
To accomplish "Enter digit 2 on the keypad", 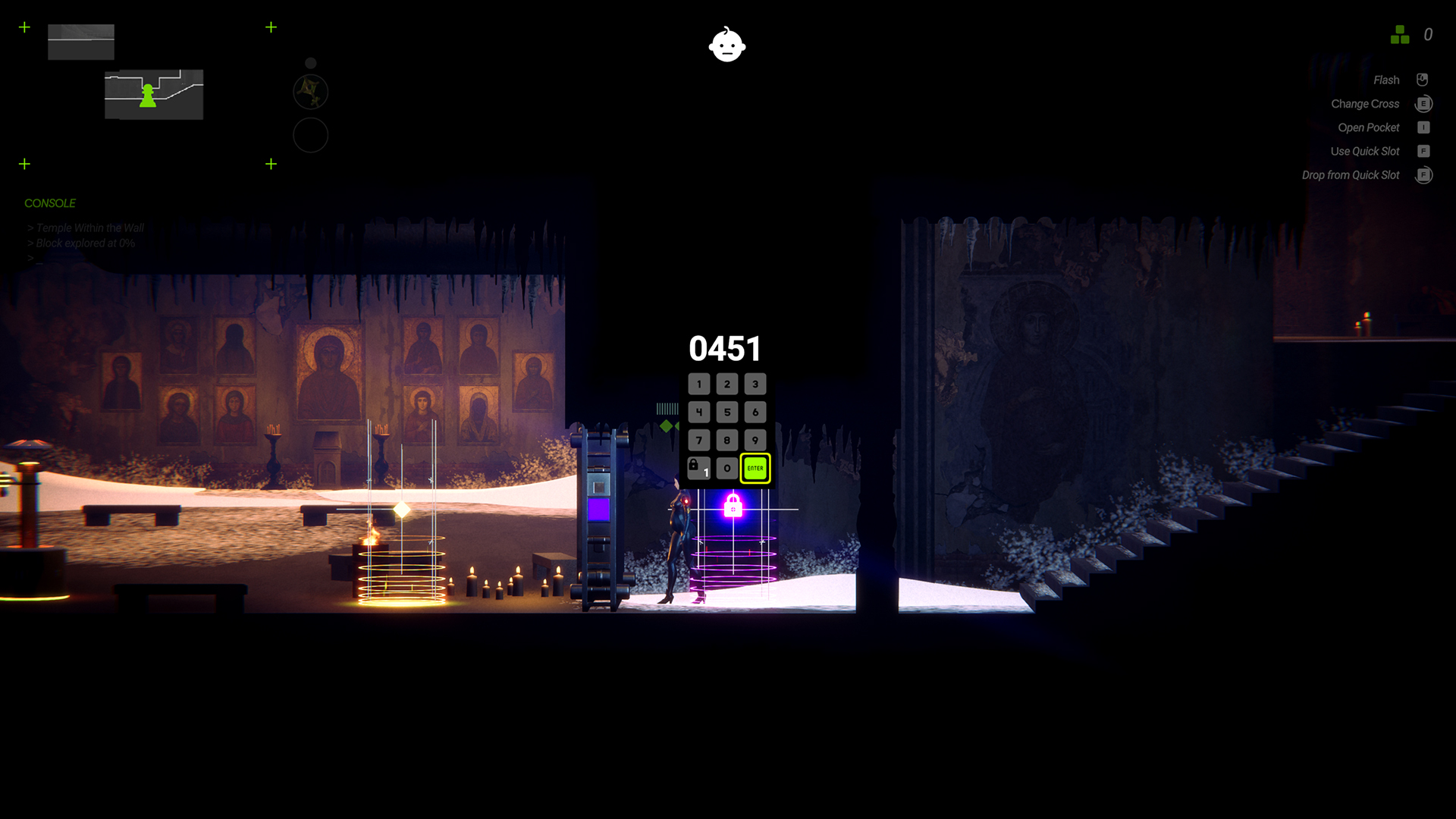I will tap(727, 384).
